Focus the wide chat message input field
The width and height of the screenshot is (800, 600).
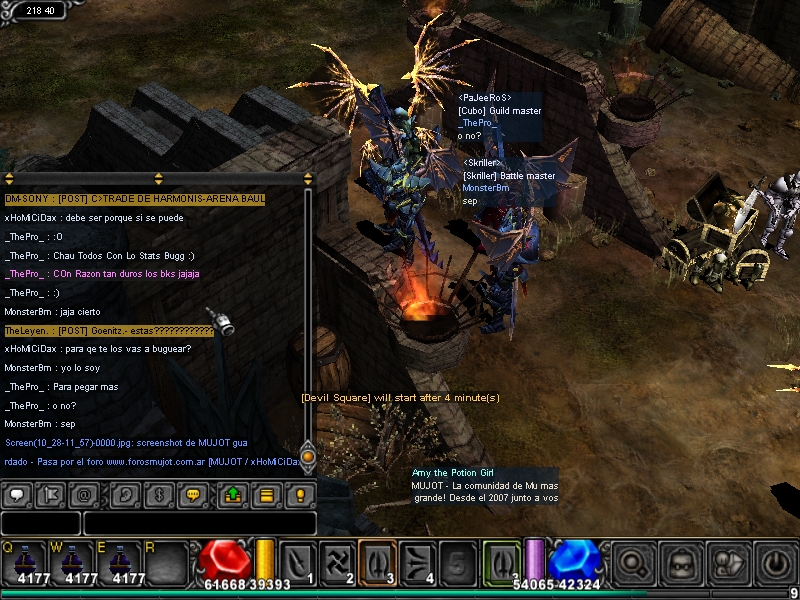200,523
